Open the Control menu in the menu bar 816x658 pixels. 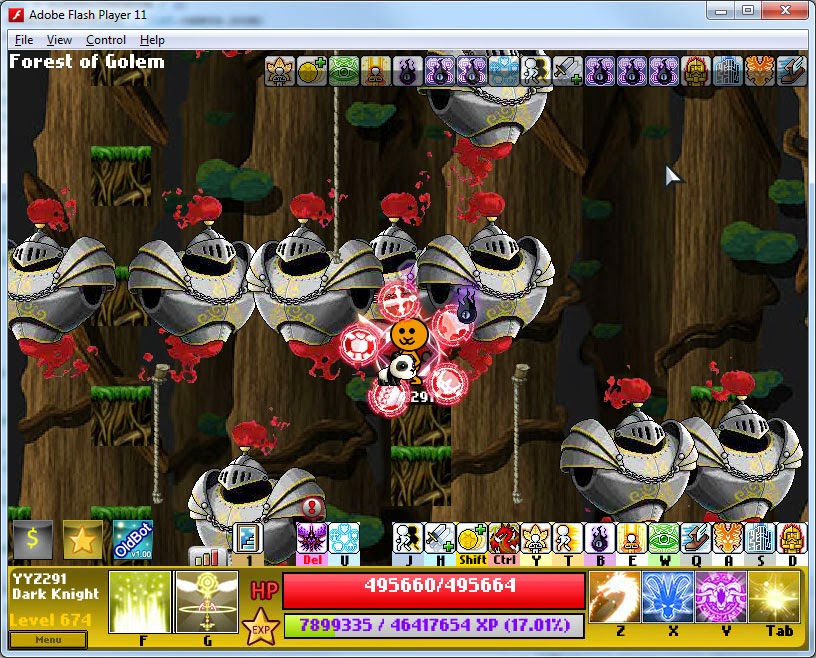105,40
